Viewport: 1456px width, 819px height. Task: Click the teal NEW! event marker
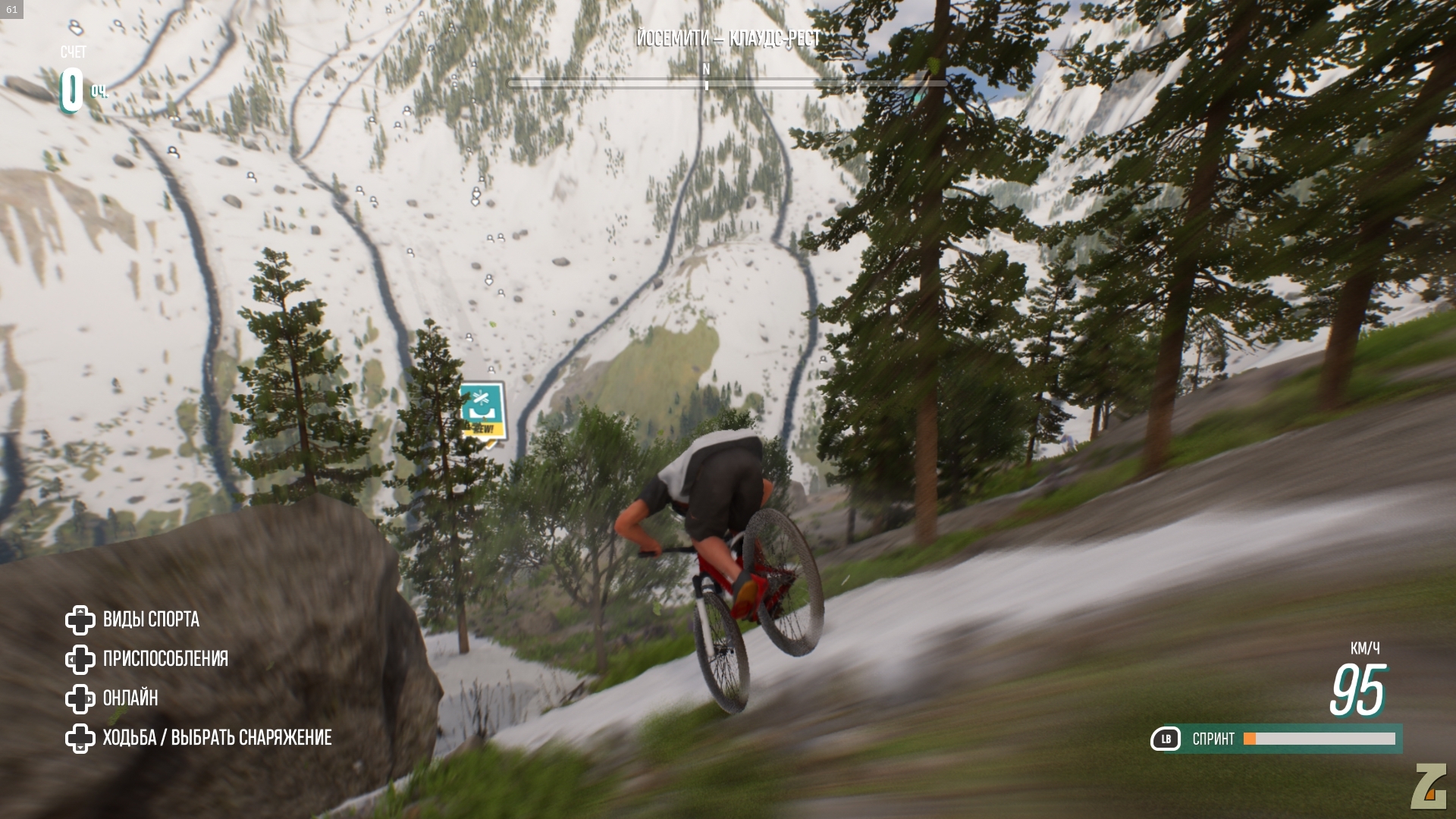(482, 412)
